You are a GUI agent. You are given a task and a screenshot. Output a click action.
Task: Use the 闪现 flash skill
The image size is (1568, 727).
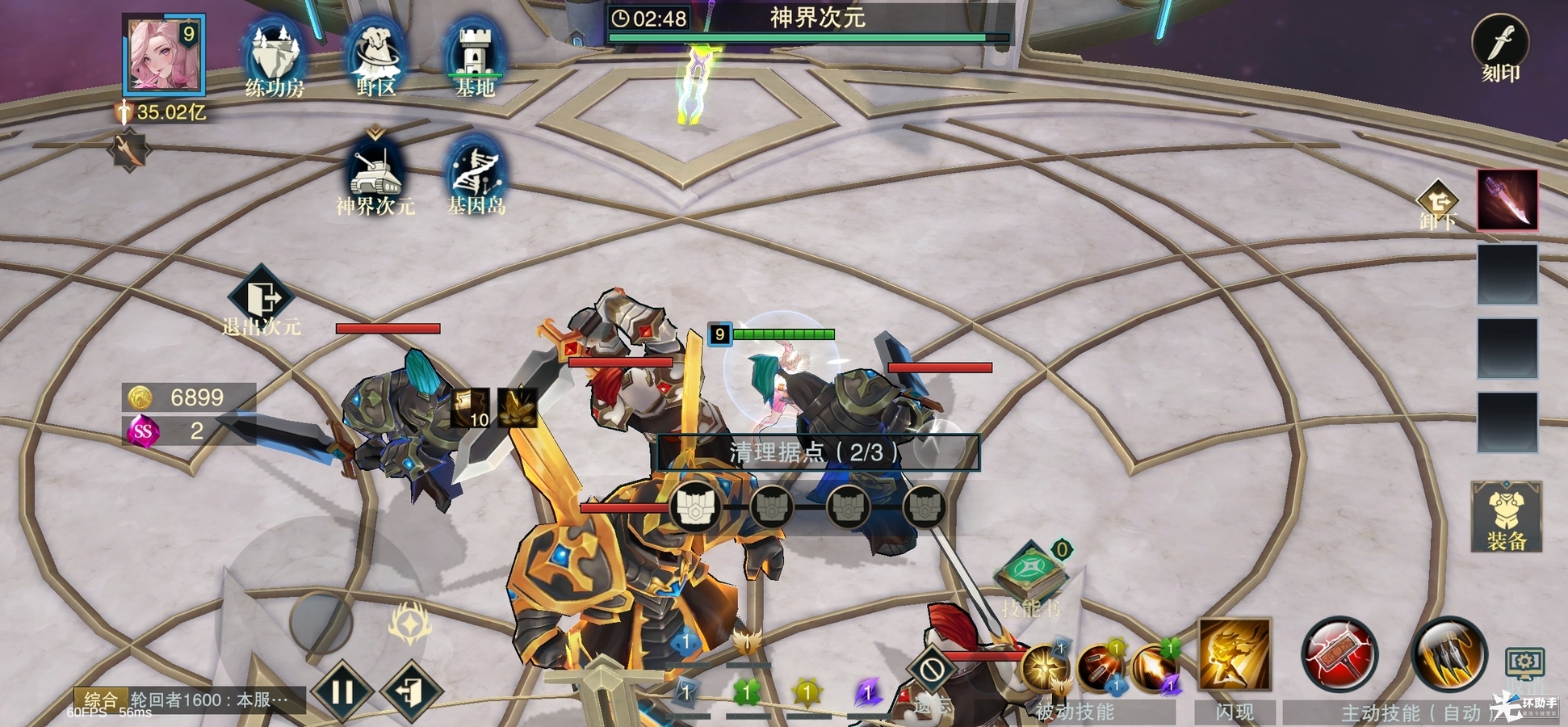[1235, 654]
